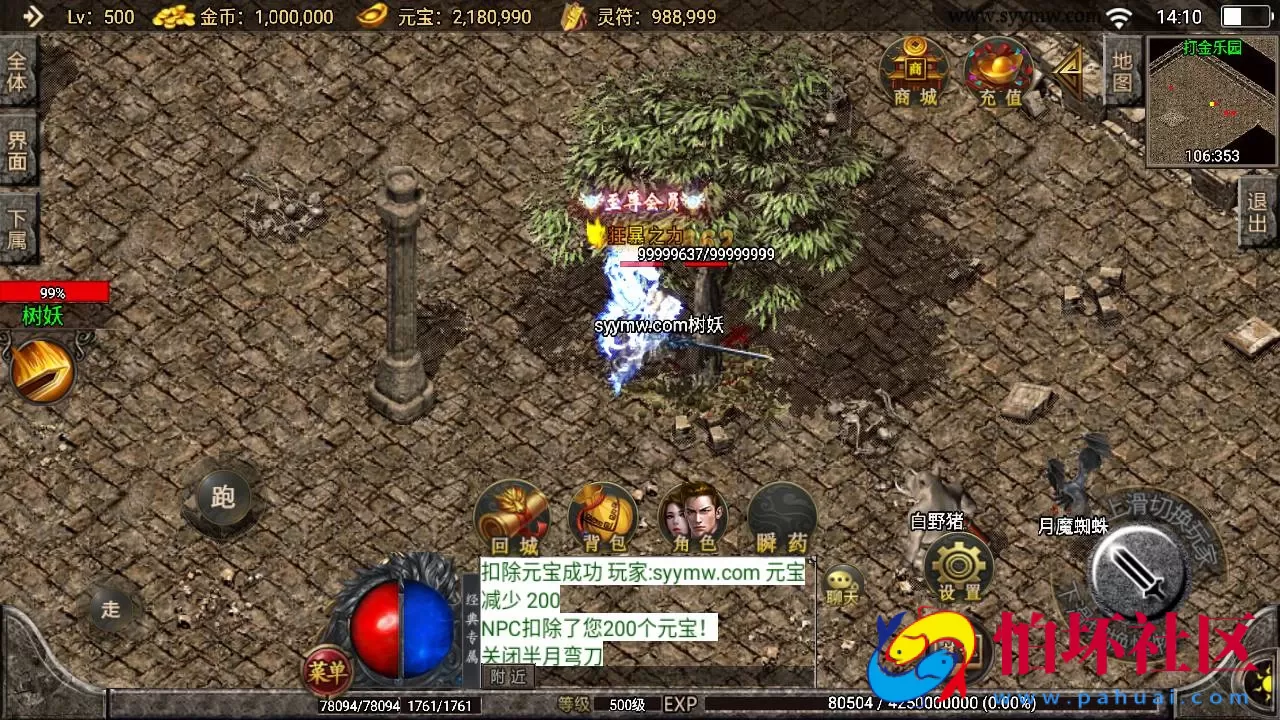
Task: Click the 树妖 boss health bar
Action: (55, 292)
